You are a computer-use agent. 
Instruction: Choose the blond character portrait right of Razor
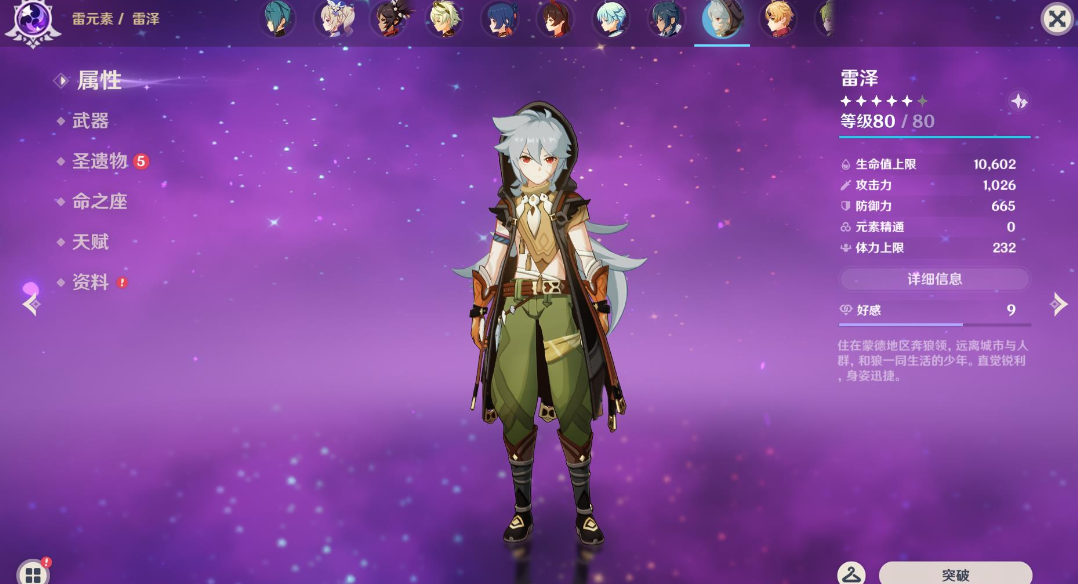point(777,18)
